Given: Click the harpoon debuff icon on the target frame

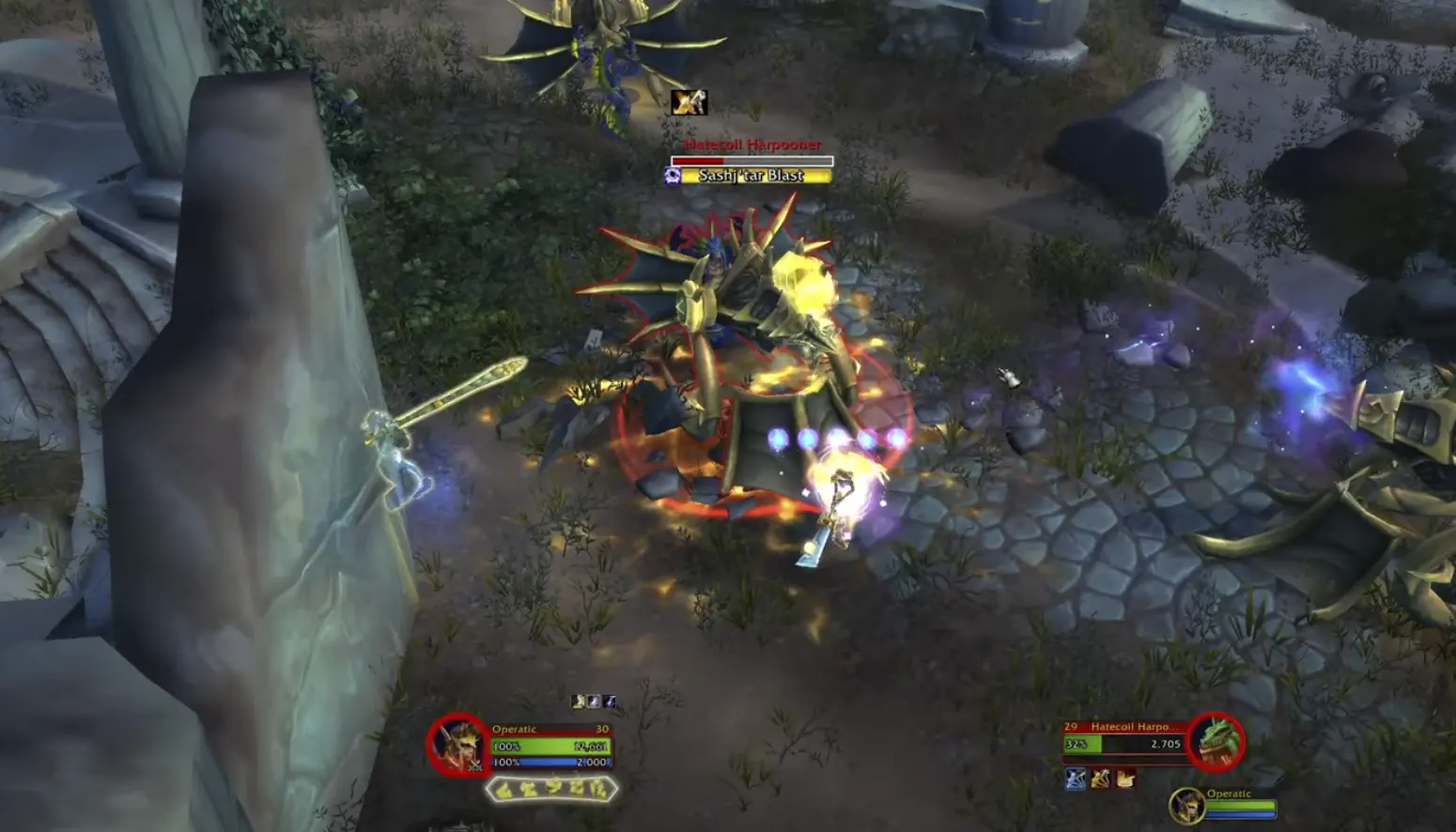Looking at the screenshot, I should tap(1100, 778).
